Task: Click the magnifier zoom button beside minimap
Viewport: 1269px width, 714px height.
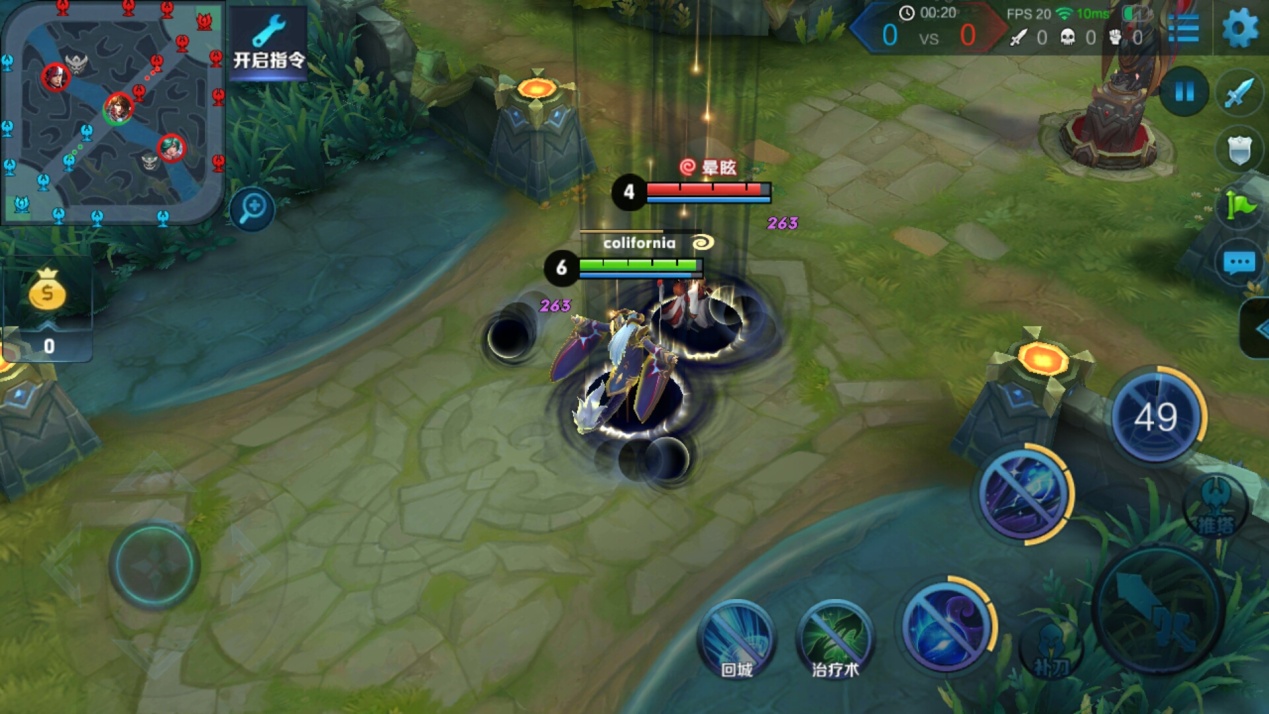Action: coord(252,209)
